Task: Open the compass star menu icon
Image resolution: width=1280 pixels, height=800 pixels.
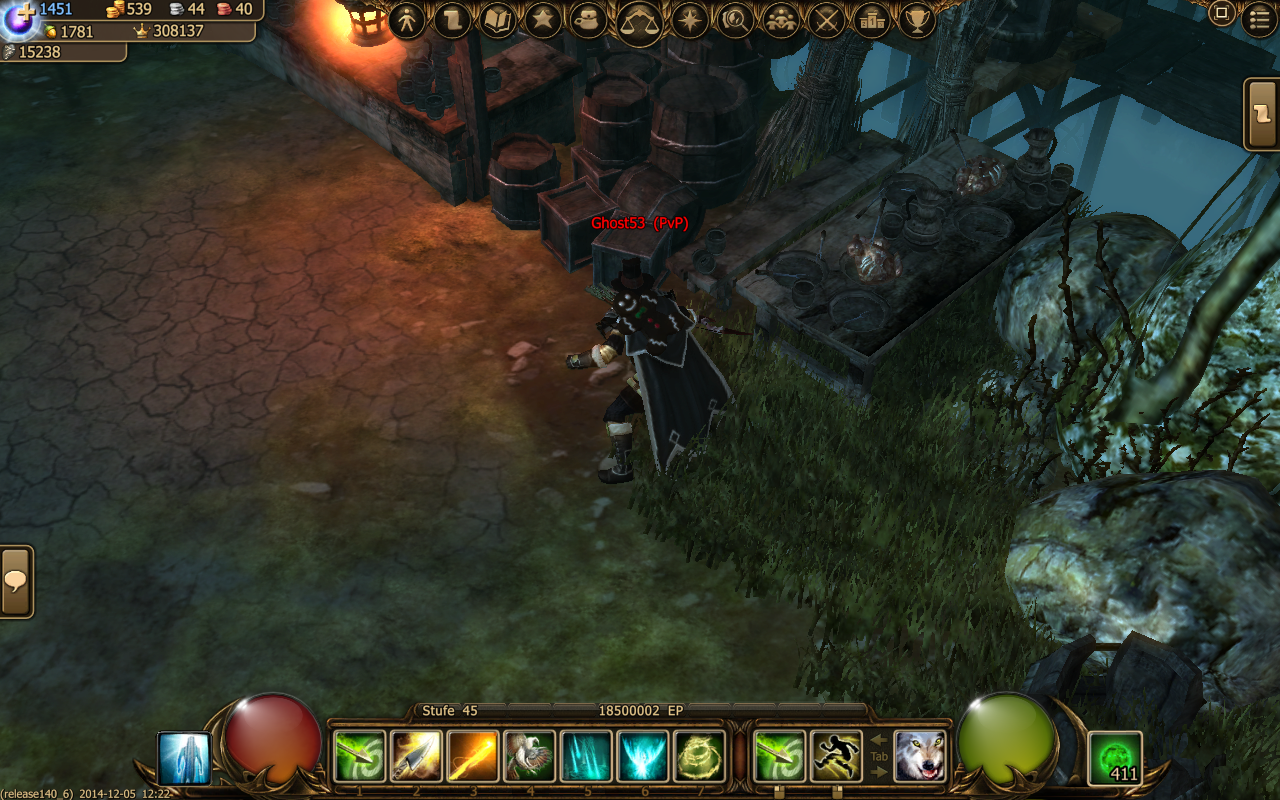Action: 689,19
